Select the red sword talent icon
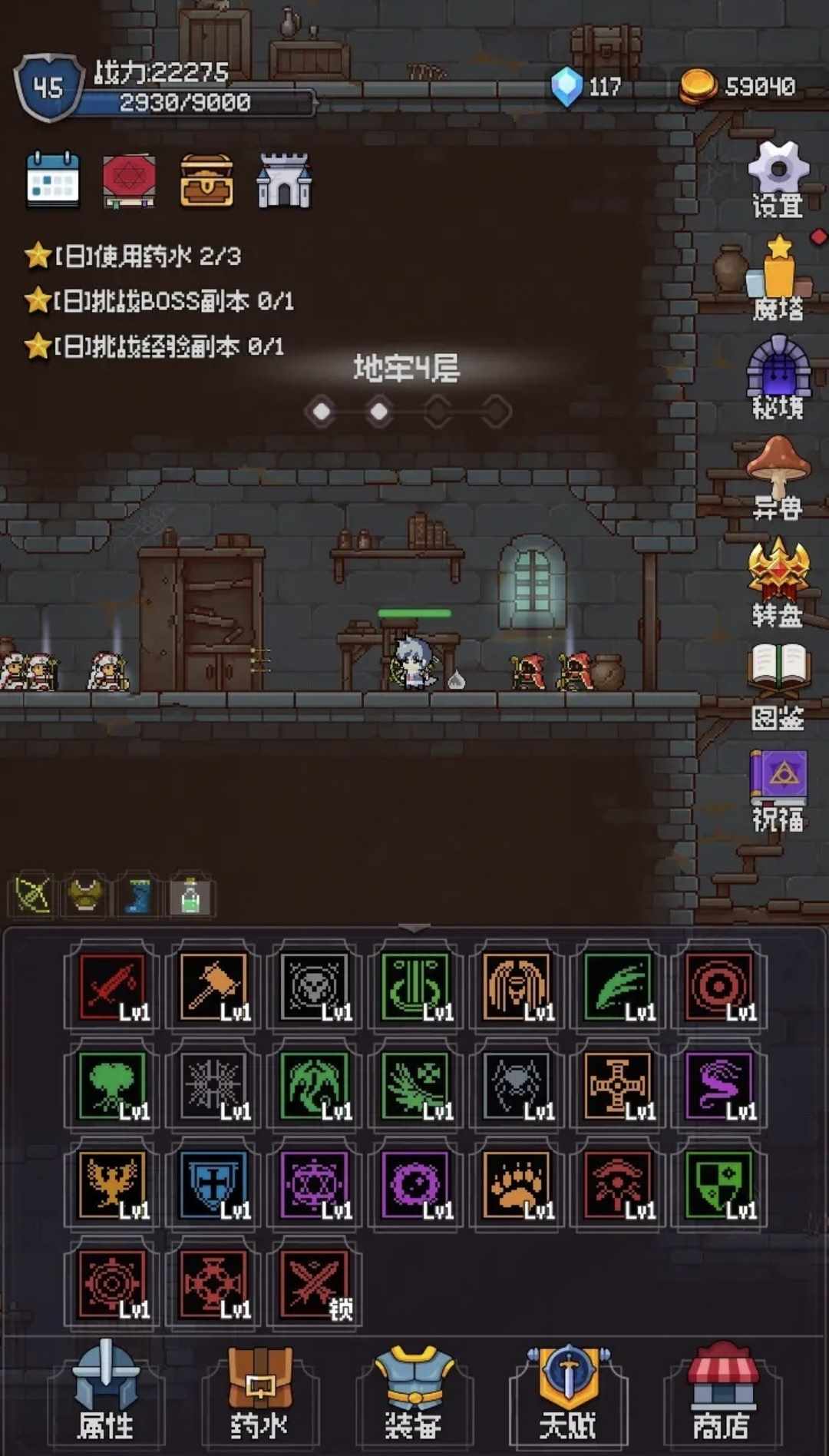This screenshot has height=1456, width=829. point(113,986)
